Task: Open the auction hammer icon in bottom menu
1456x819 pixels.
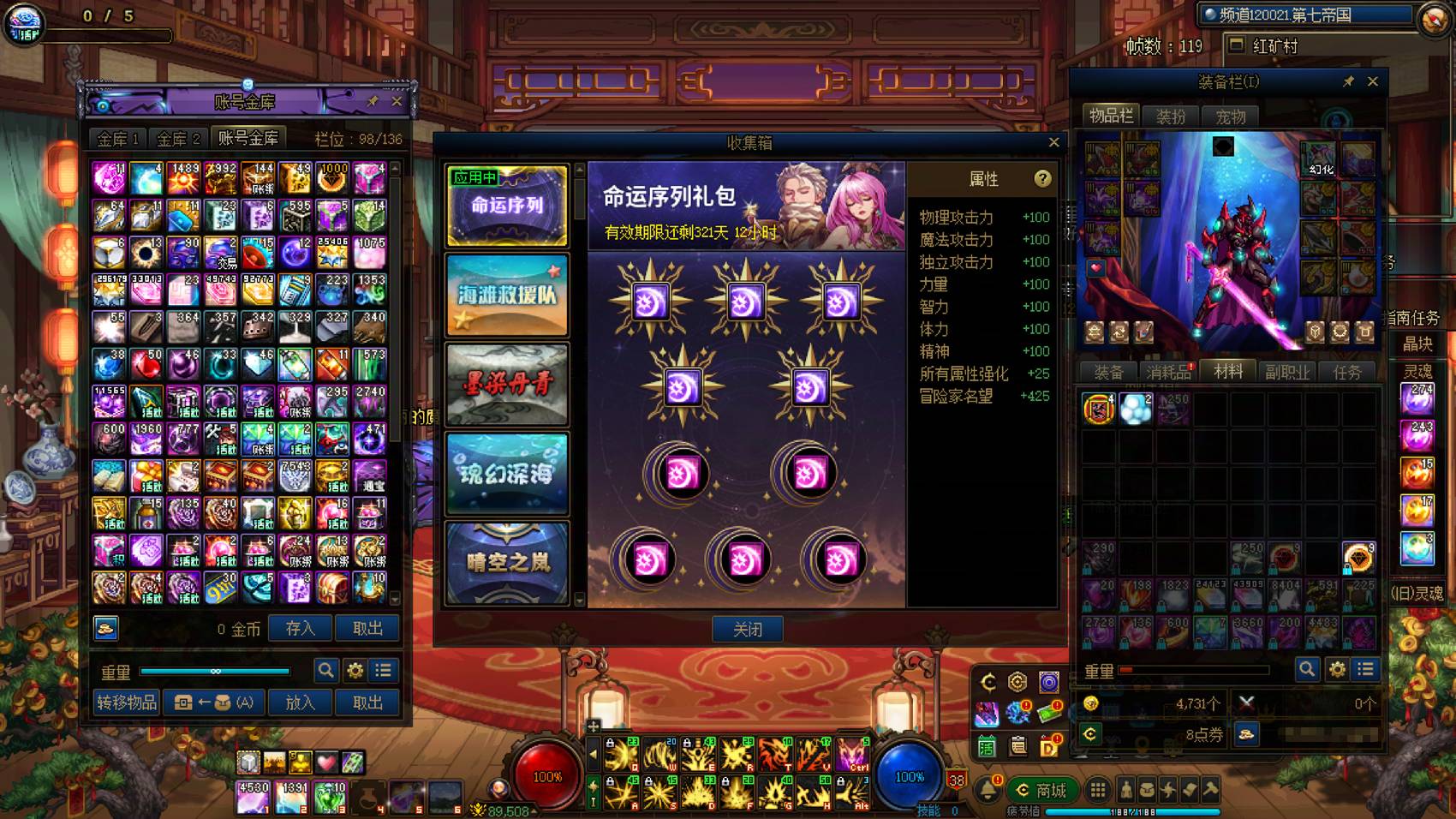Action: pyautogui.click(x=1209, y=789)
